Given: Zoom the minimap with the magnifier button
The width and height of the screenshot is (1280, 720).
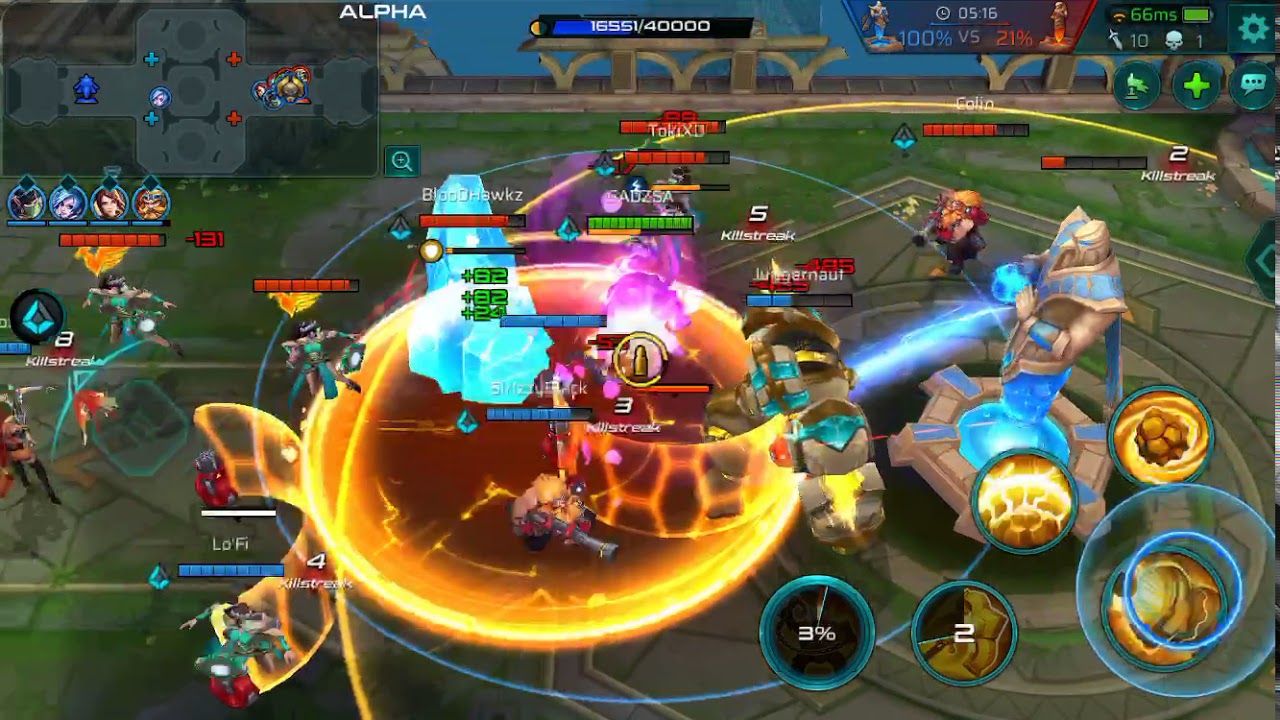Looking at the screenshot, I should point(401,161).
